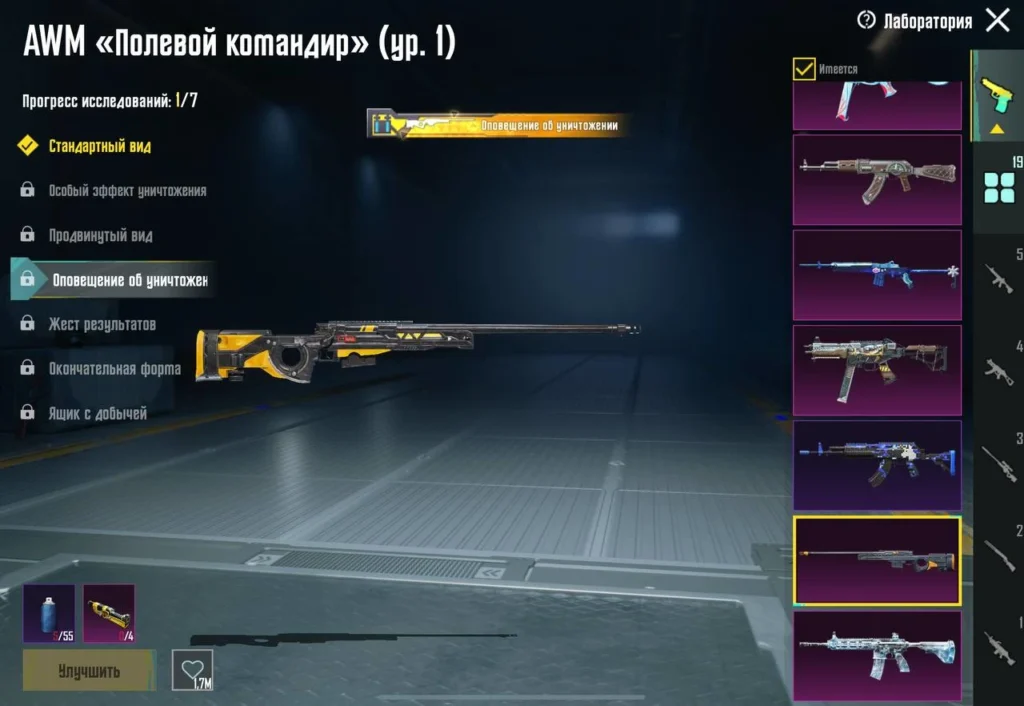Close the Laboratory screen with the X
Viewport: 1024px width, 706px height.
[997, 20]
